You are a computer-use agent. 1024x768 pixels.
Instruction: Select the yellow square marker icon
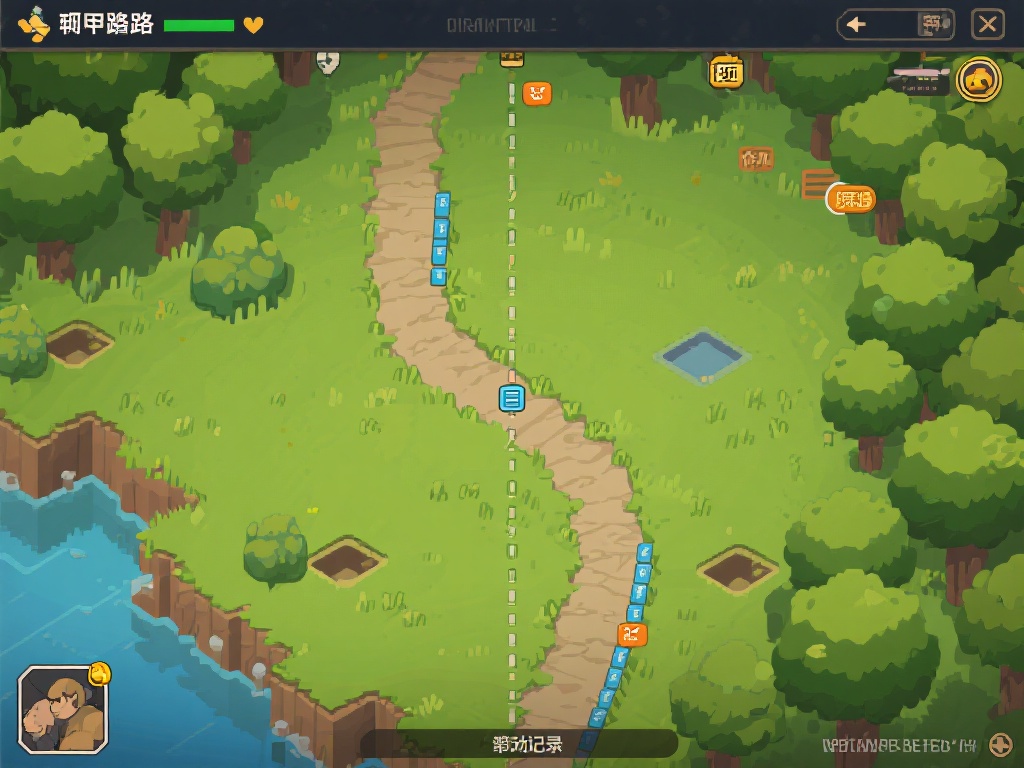(x=727, y=72)
